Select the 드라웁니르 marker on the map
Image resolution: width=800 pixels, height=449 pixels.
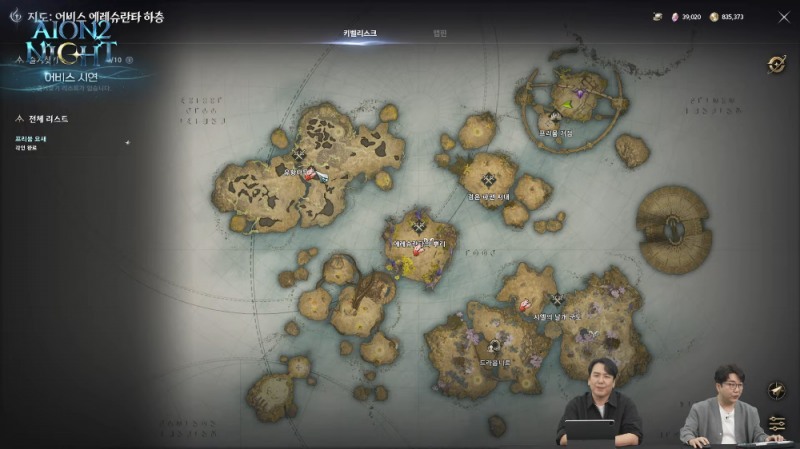[x=494, y=347]
